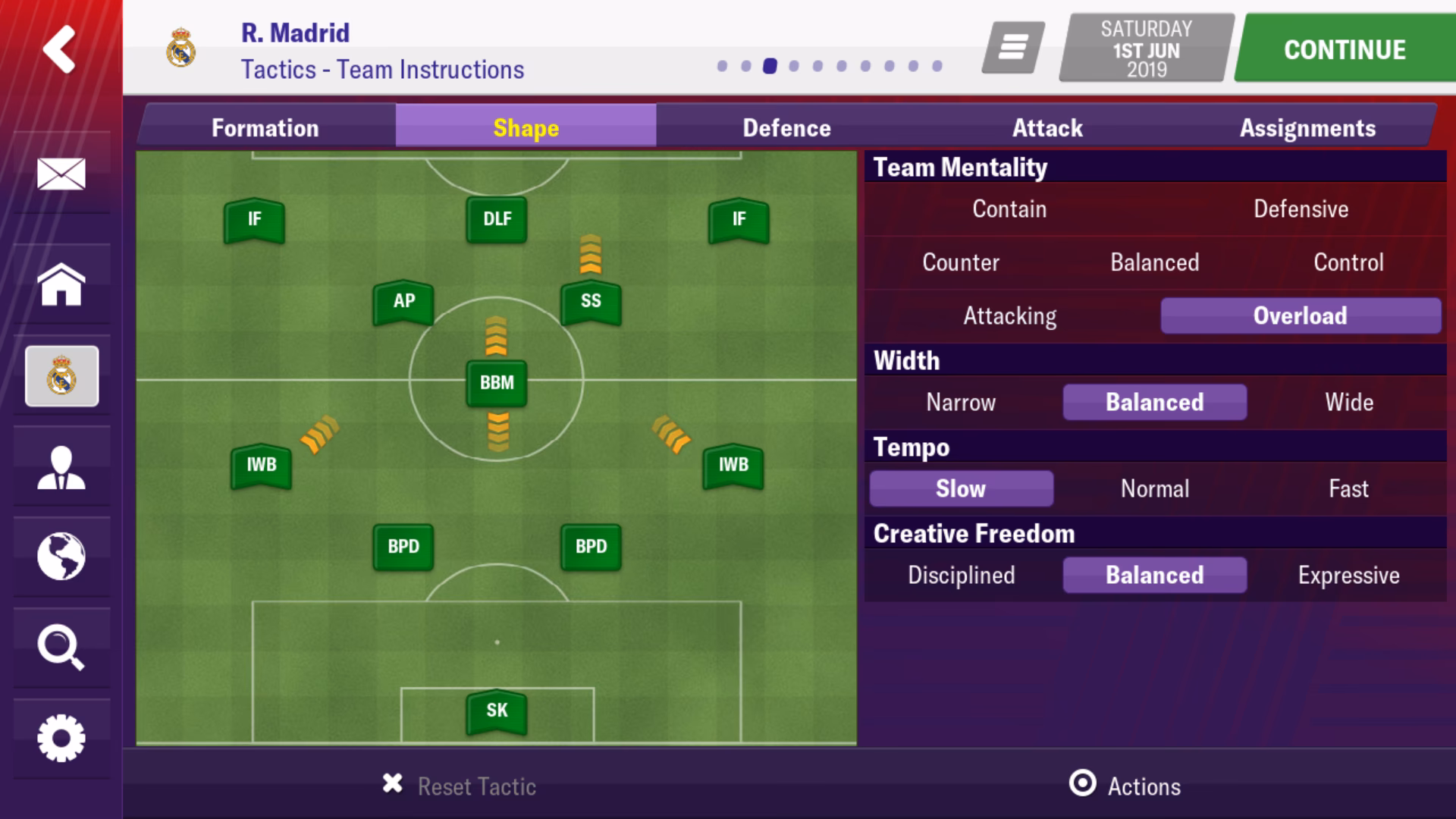Open the manager profile icon
Screen dimensions: 1456x819
coord(61,469)
